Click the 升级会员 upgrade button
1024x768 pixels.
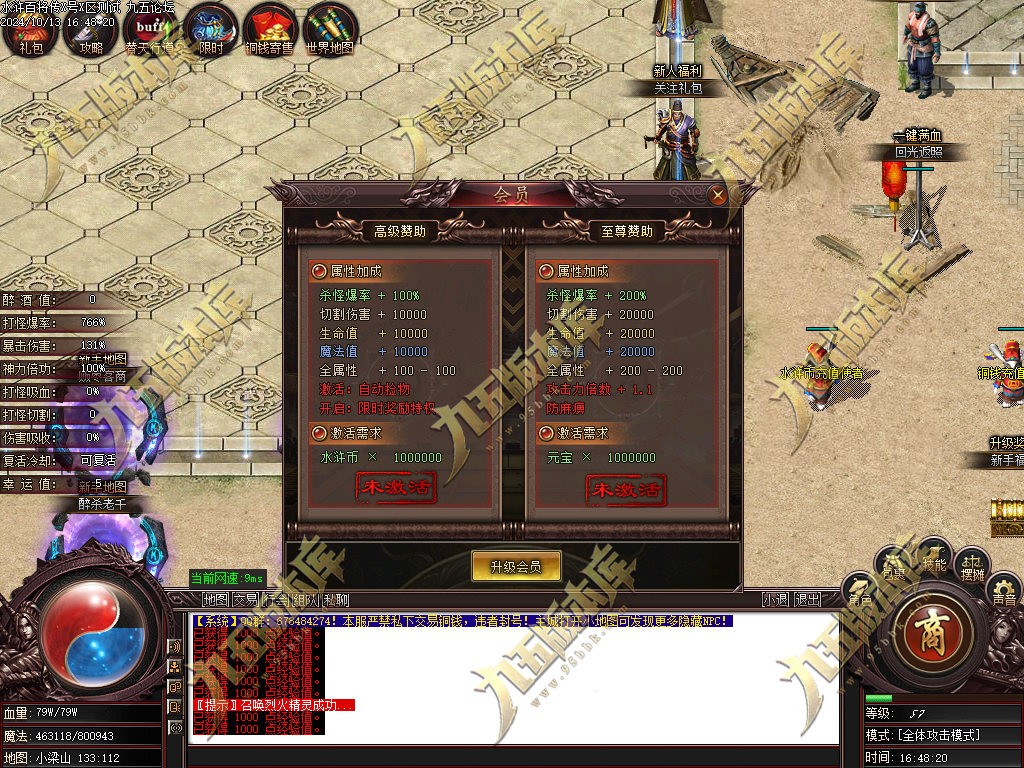516,566
